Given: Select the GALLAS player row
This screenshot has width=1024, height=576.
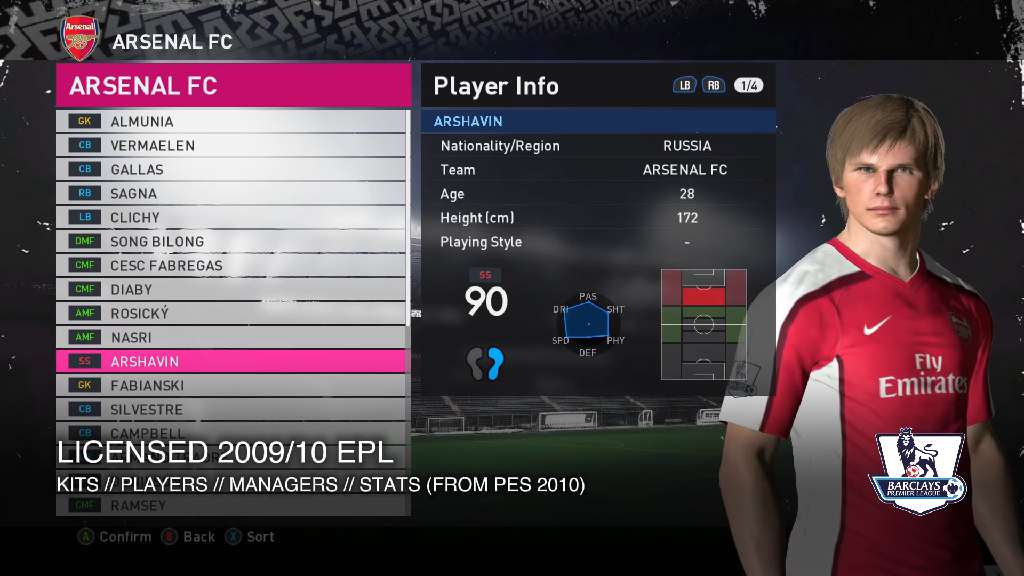Looking at the screenshot, I should tap(232, 169).
